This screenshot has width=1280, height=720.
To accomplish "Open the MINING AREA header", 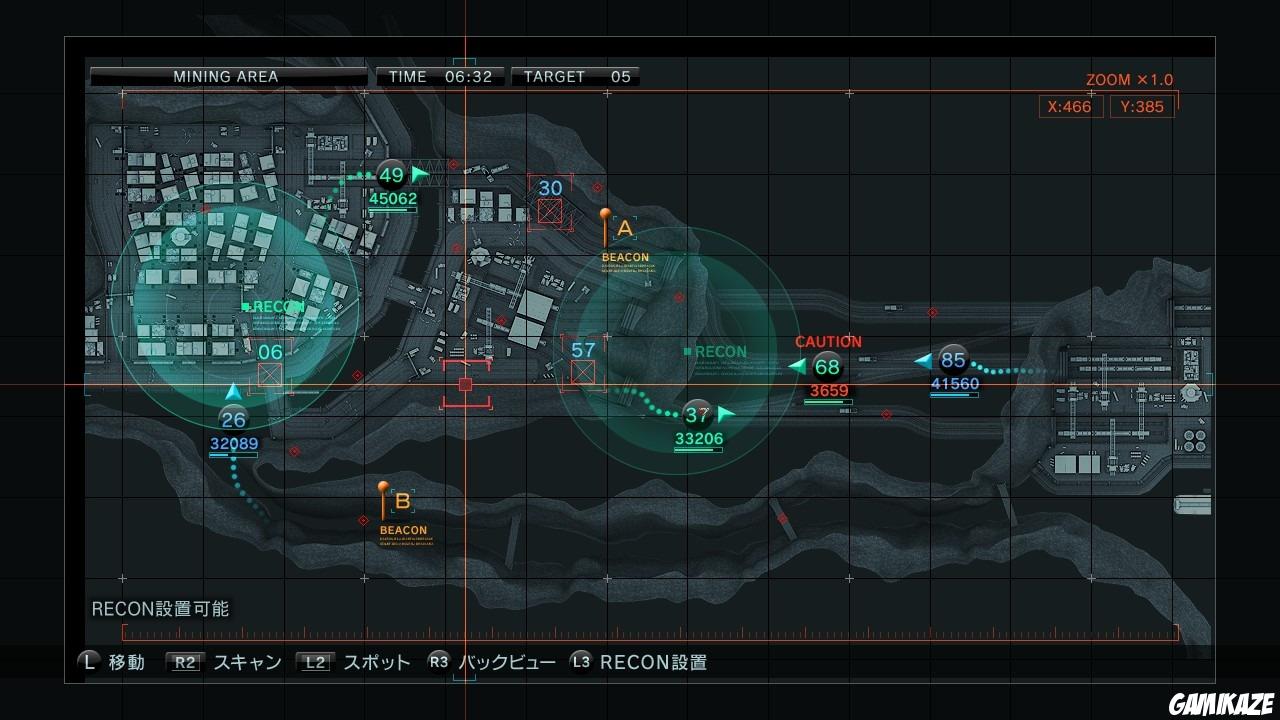I will pyautogui.click(x=227, y=76).
